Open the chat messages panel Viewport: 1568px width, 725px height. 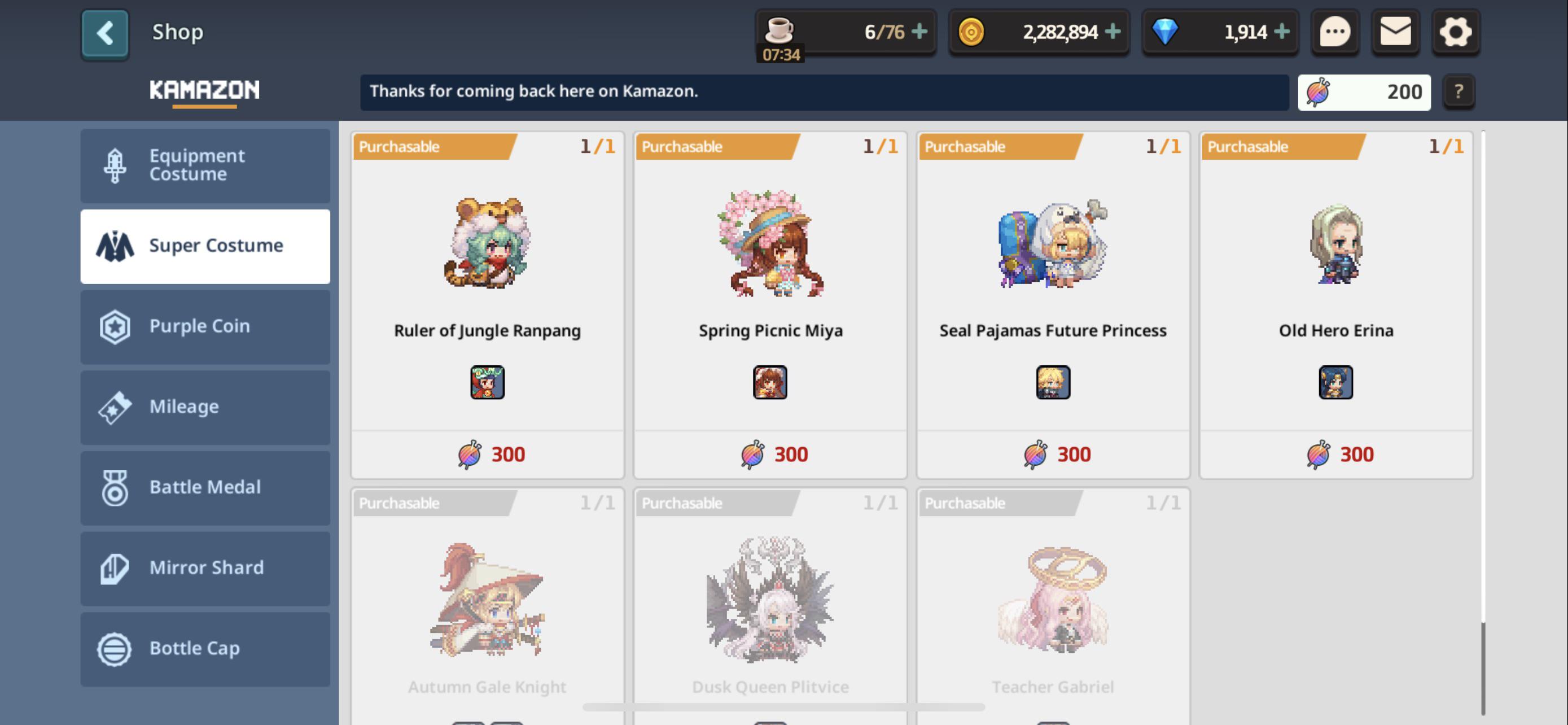[1335, 33]
